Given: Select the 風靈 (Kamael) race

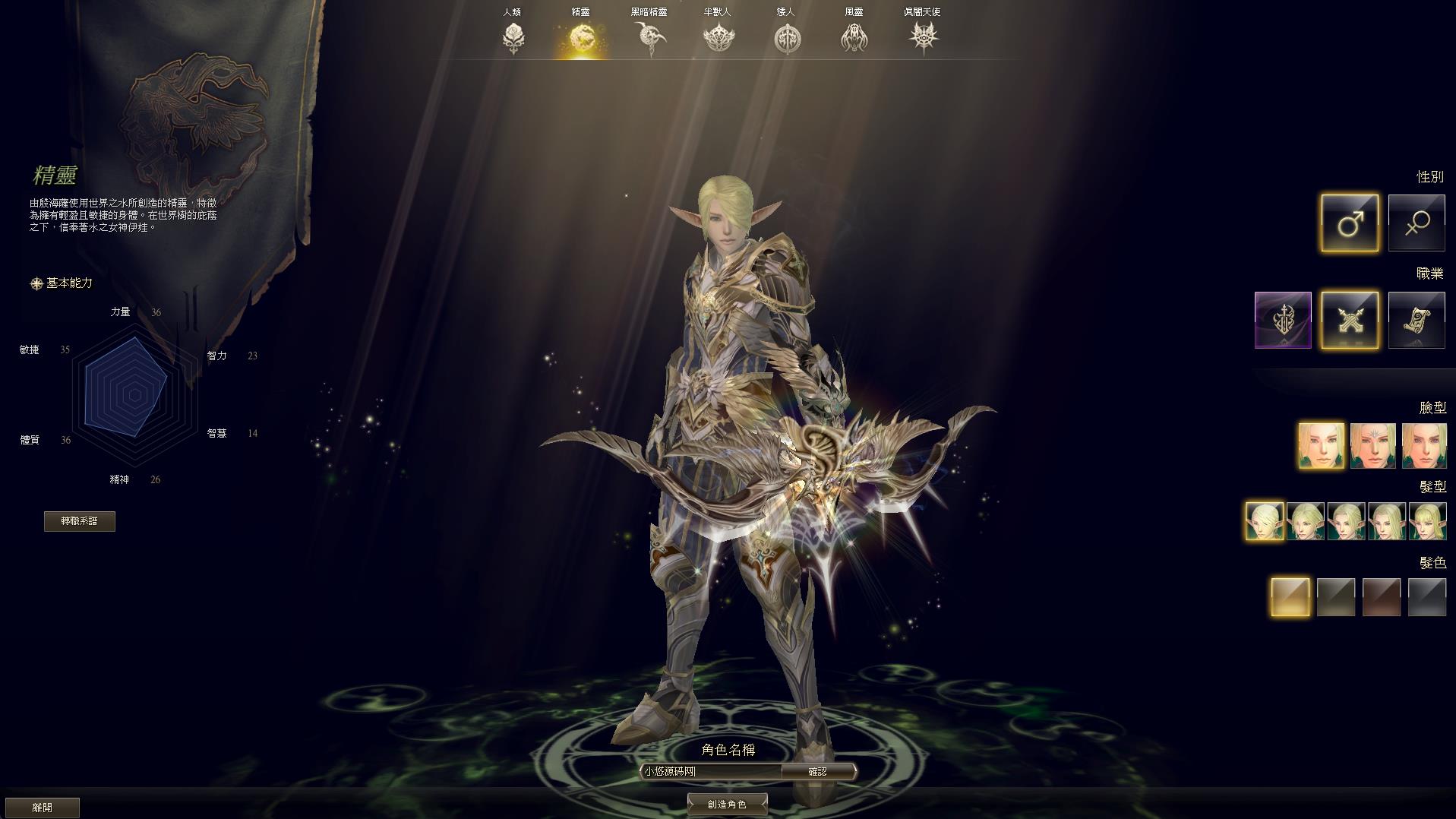Looking at the screenshot, I should pyautogui.click(x=854, y=37).
